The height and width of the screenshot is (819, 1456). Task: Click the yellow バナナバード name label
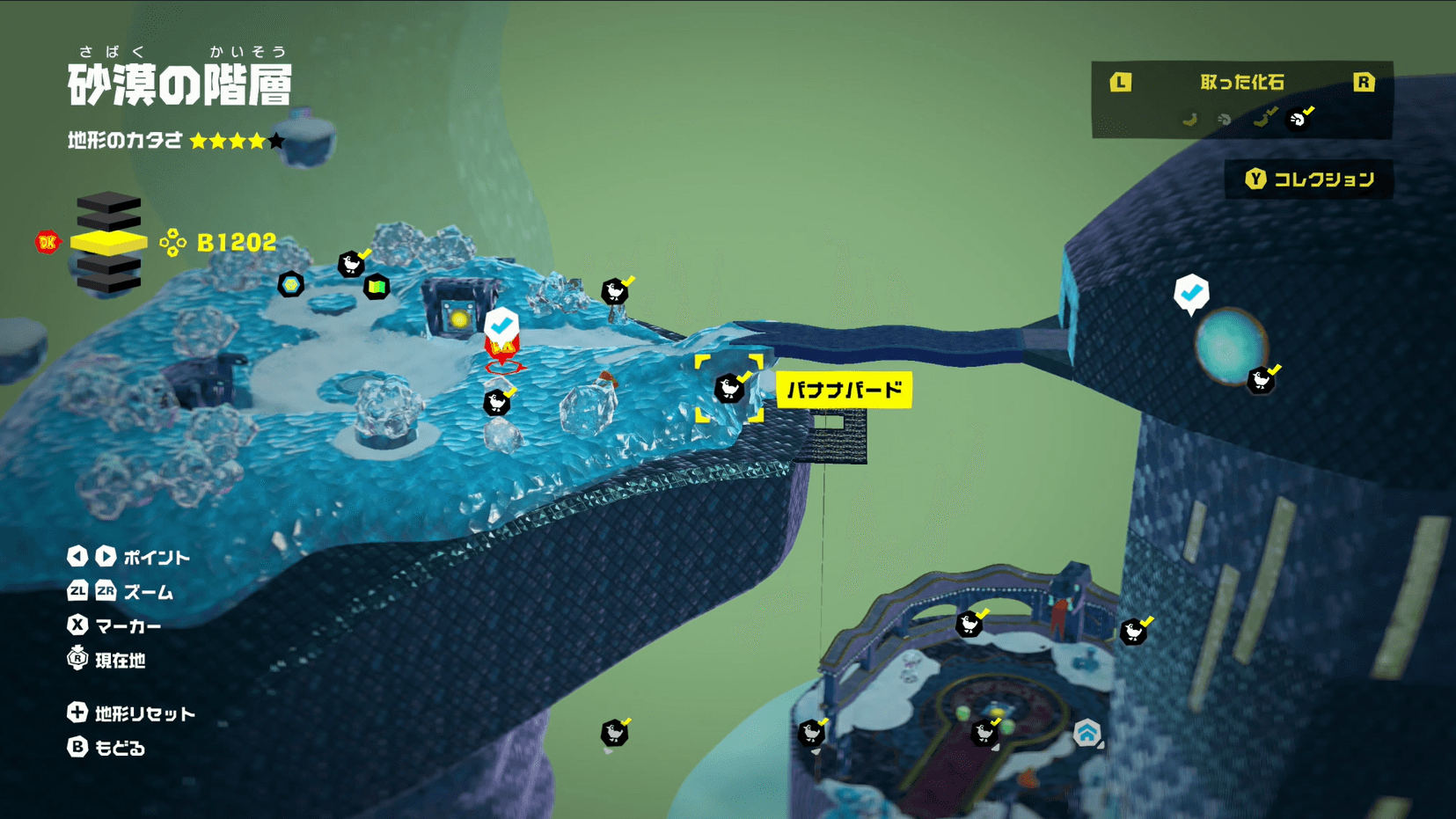point(844,390)
